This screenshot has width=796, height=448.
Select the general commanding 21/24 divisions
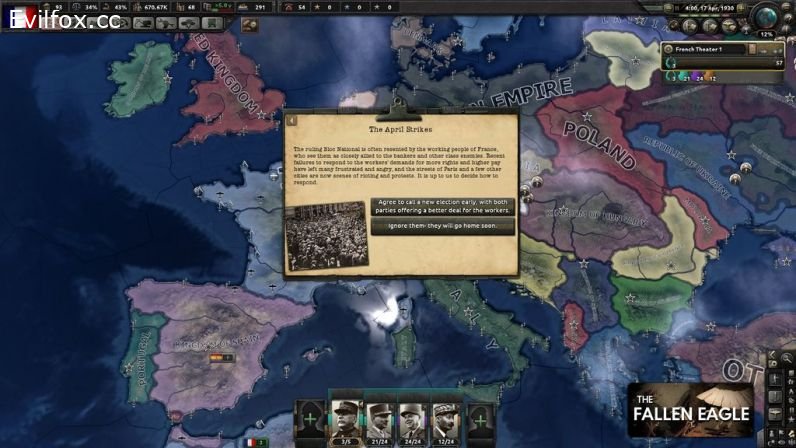(x=378, y=418)
